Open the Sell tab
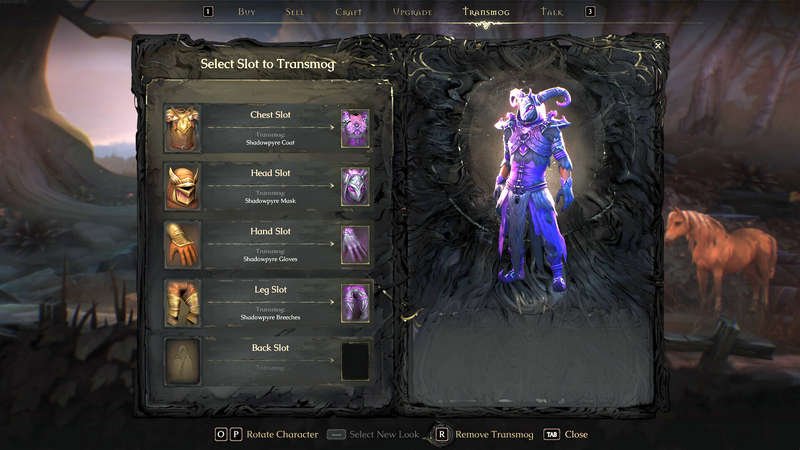This screenshot has height=450, width=800. pos(295,12)
